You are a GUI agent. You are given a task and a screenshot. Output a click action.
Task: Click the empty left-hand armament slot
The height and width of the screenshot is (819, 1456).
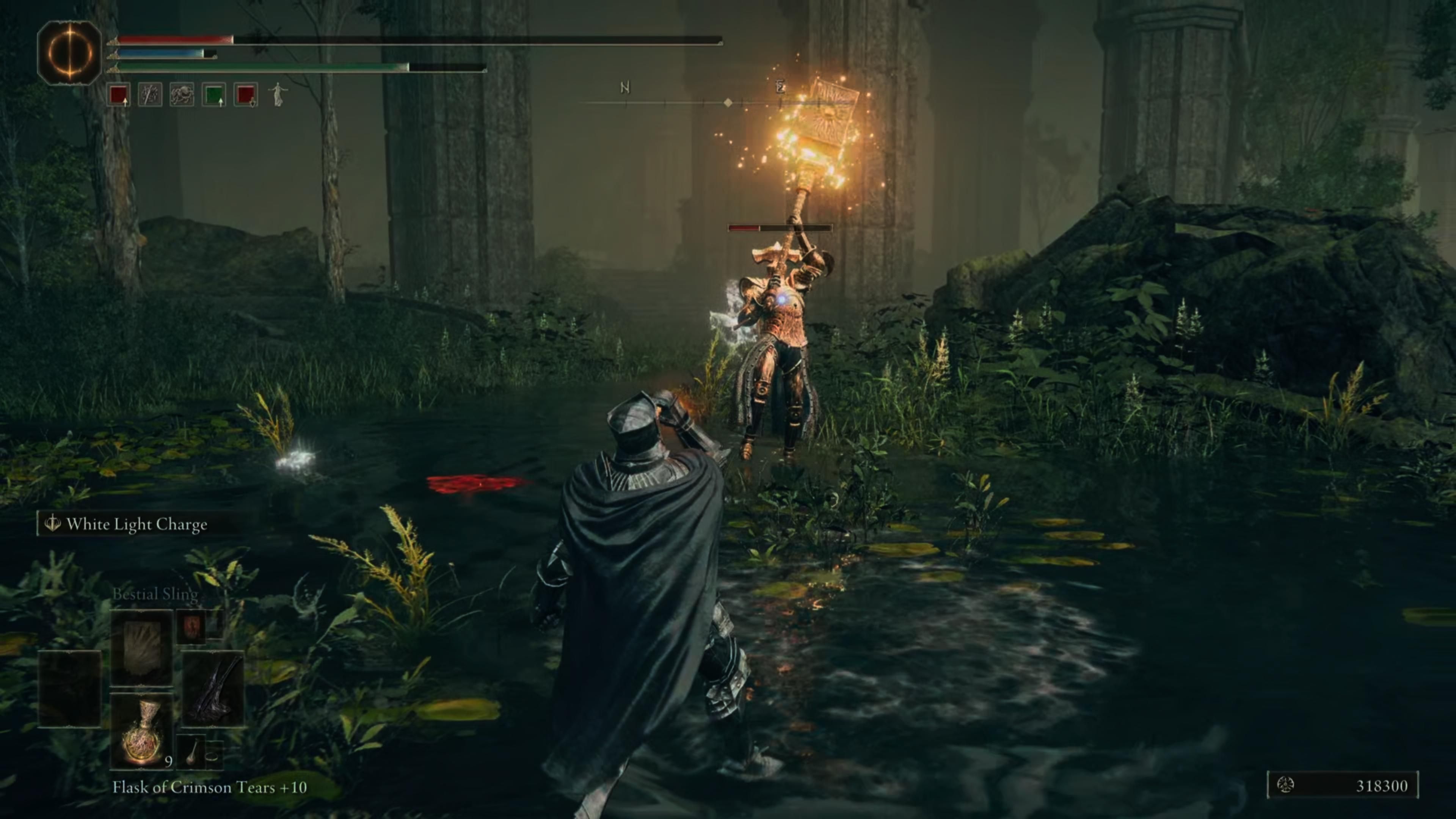(x=70, y=689)
